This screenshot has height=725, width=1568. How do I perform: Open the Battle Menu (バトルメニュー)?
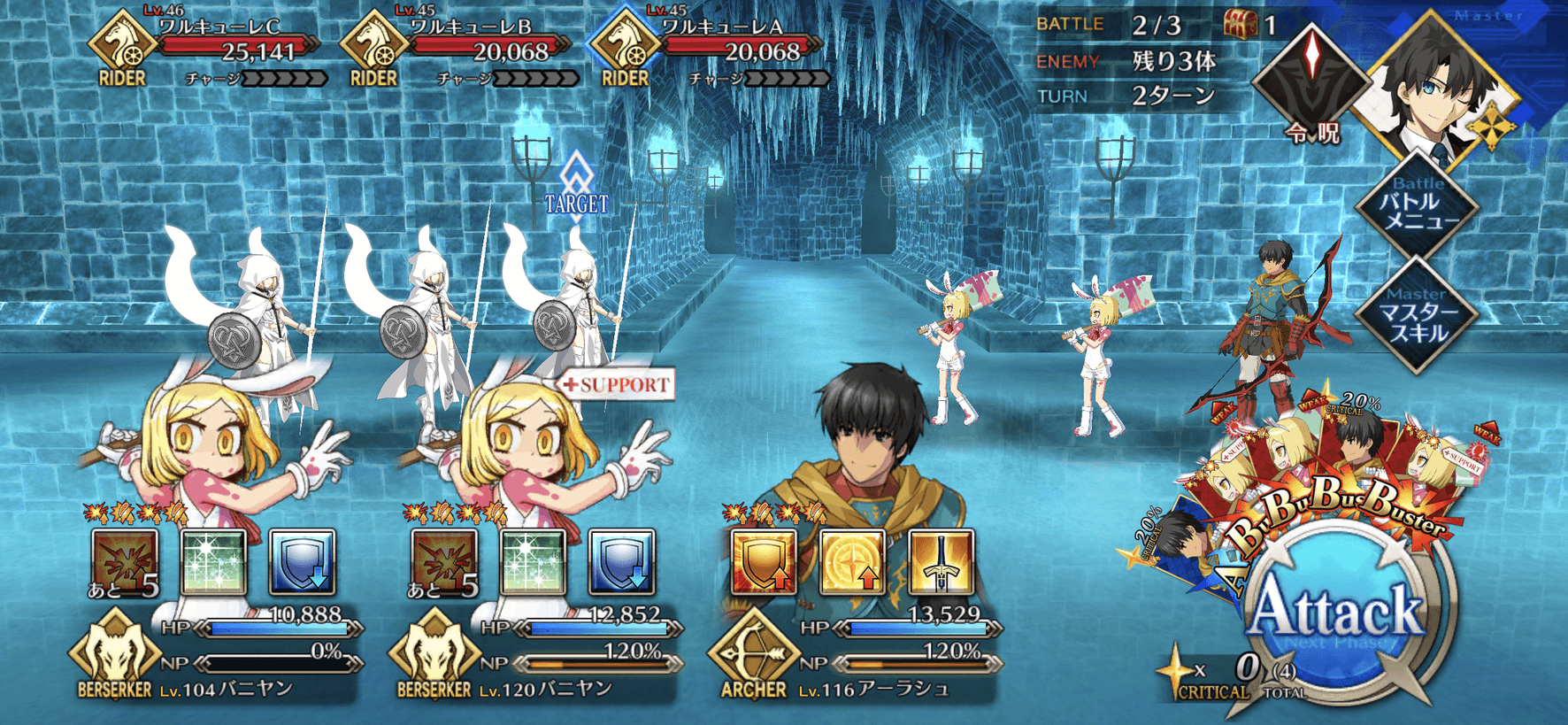(x=1417, y=207)
